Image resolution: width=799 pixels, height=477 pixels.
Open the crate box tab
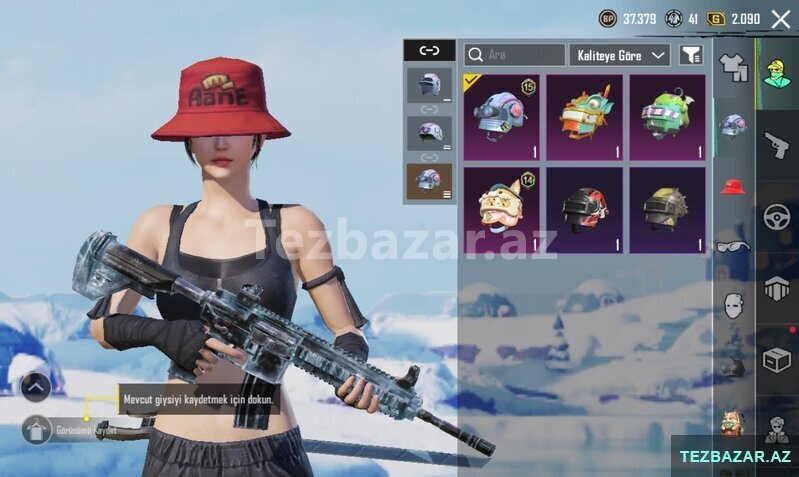777,360
